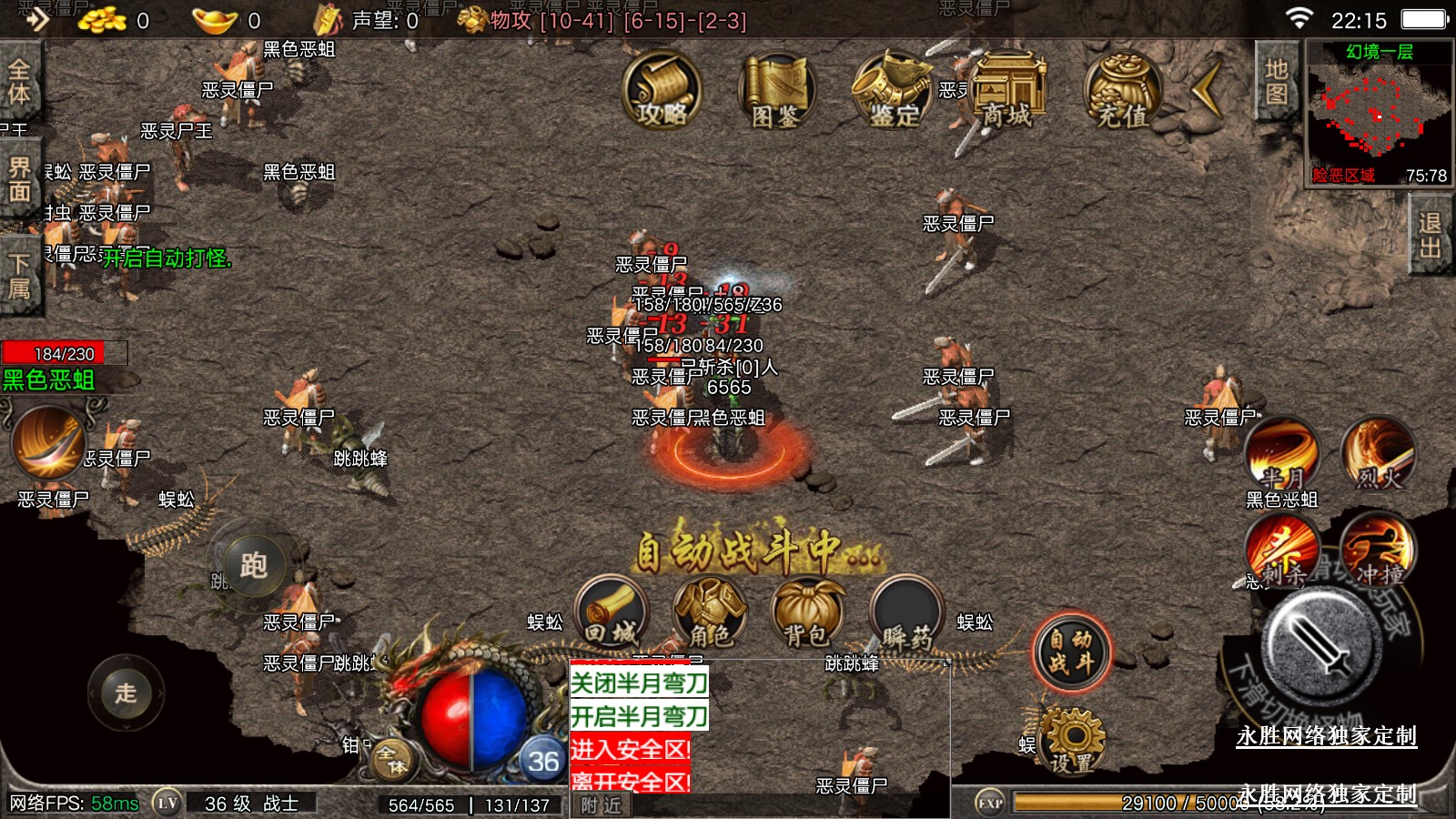
Task: Use the 回城 return scroll
Action: (x=611, y=613)
